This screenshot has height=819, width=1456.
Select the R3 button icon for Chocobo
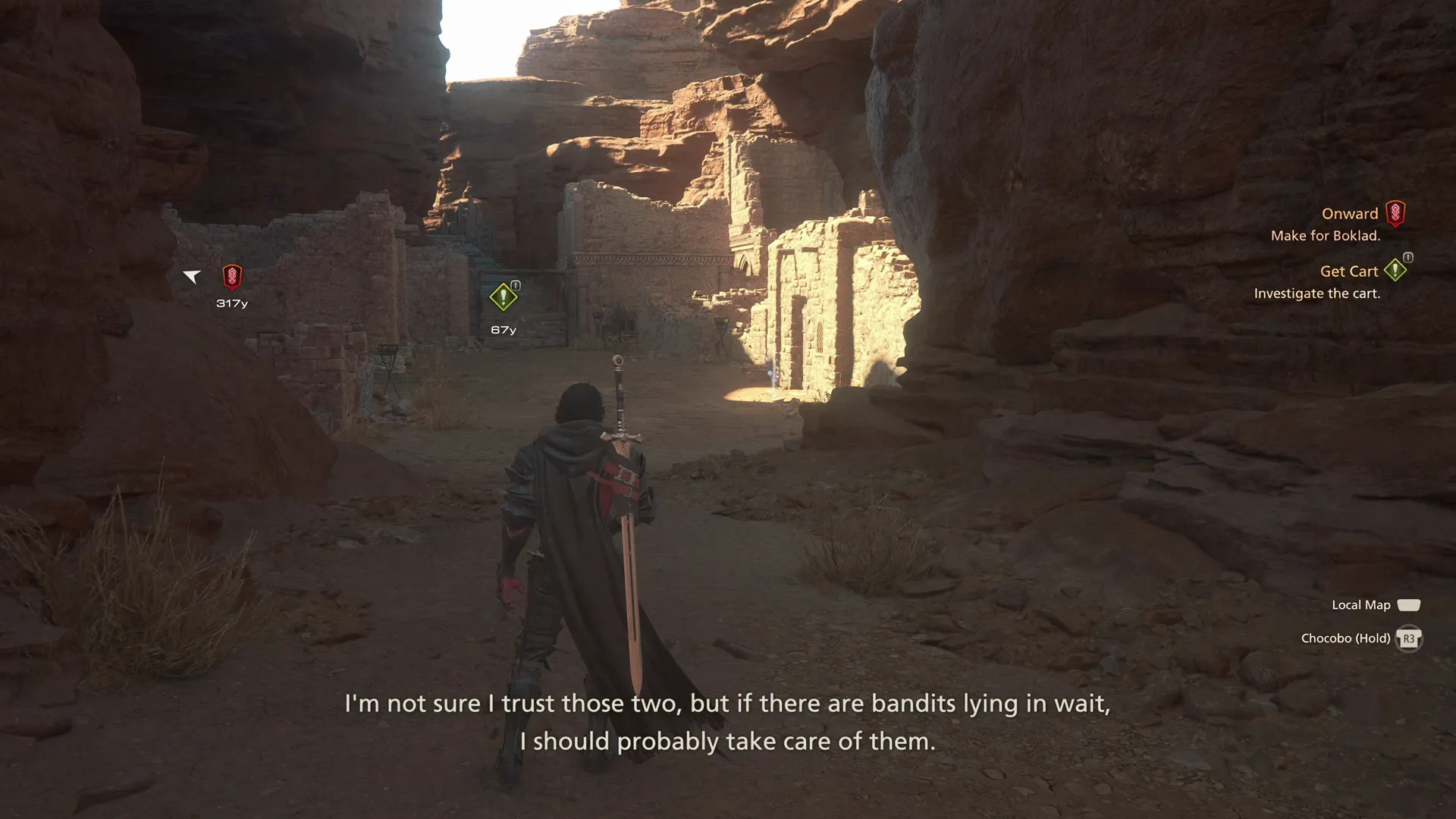[x=1409, y=638]
